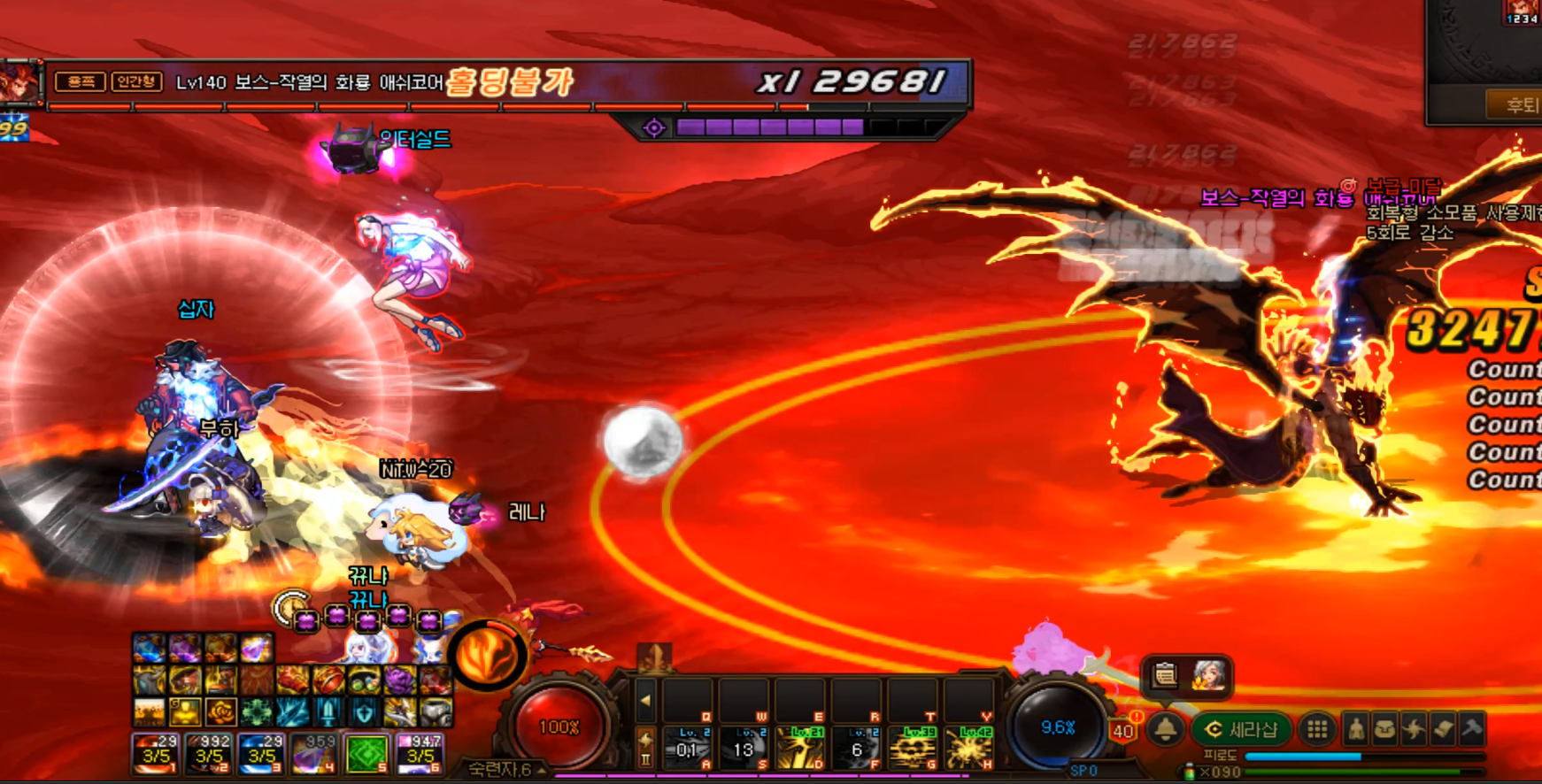
Task: Toggle the skill bar page II switch
Action: point(645,749)
